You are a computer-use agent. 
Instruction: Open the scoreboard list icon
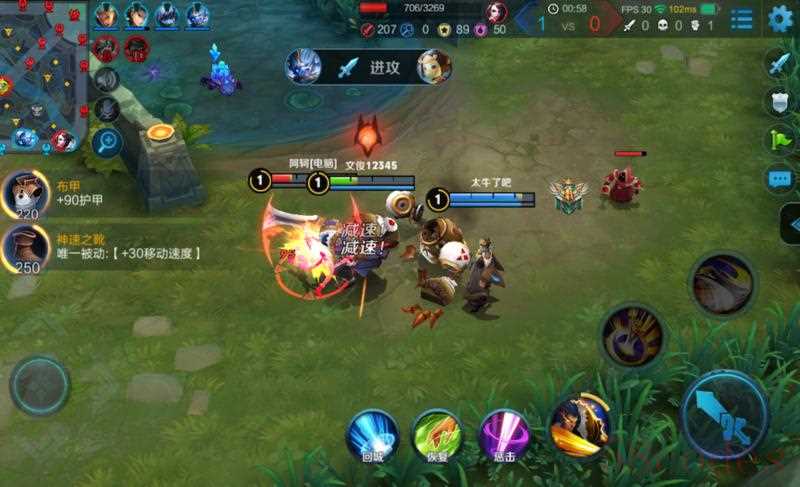742,19
